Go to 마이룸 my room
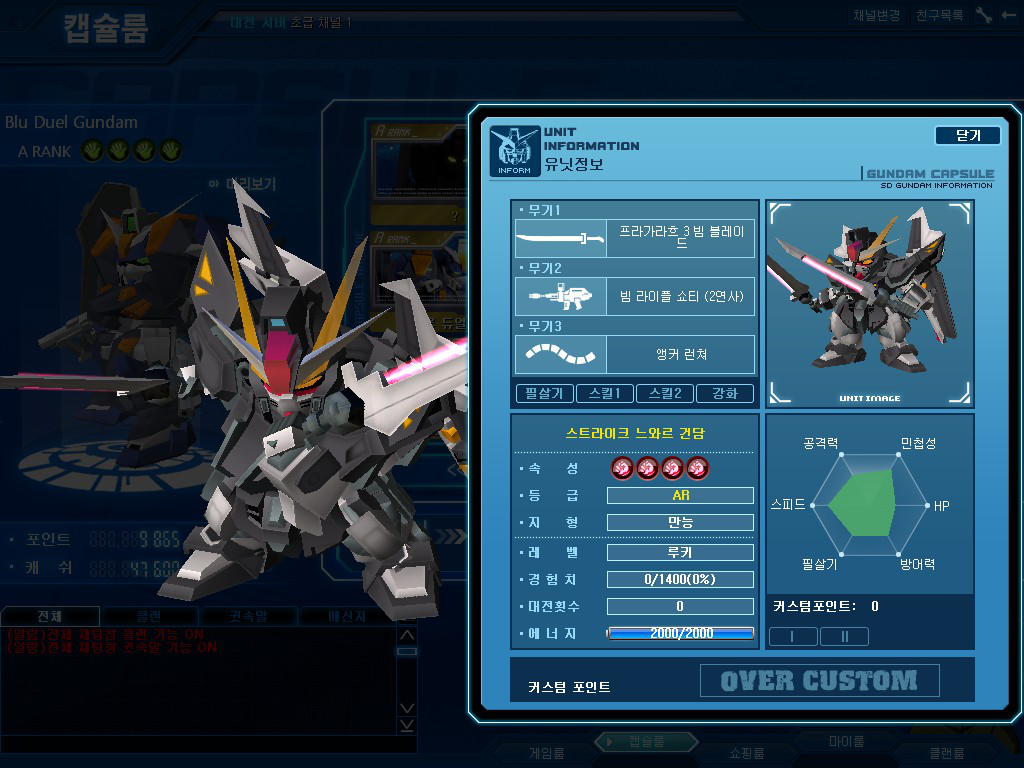The width and height of the screenshot is (1024, 768). point(846,742)
